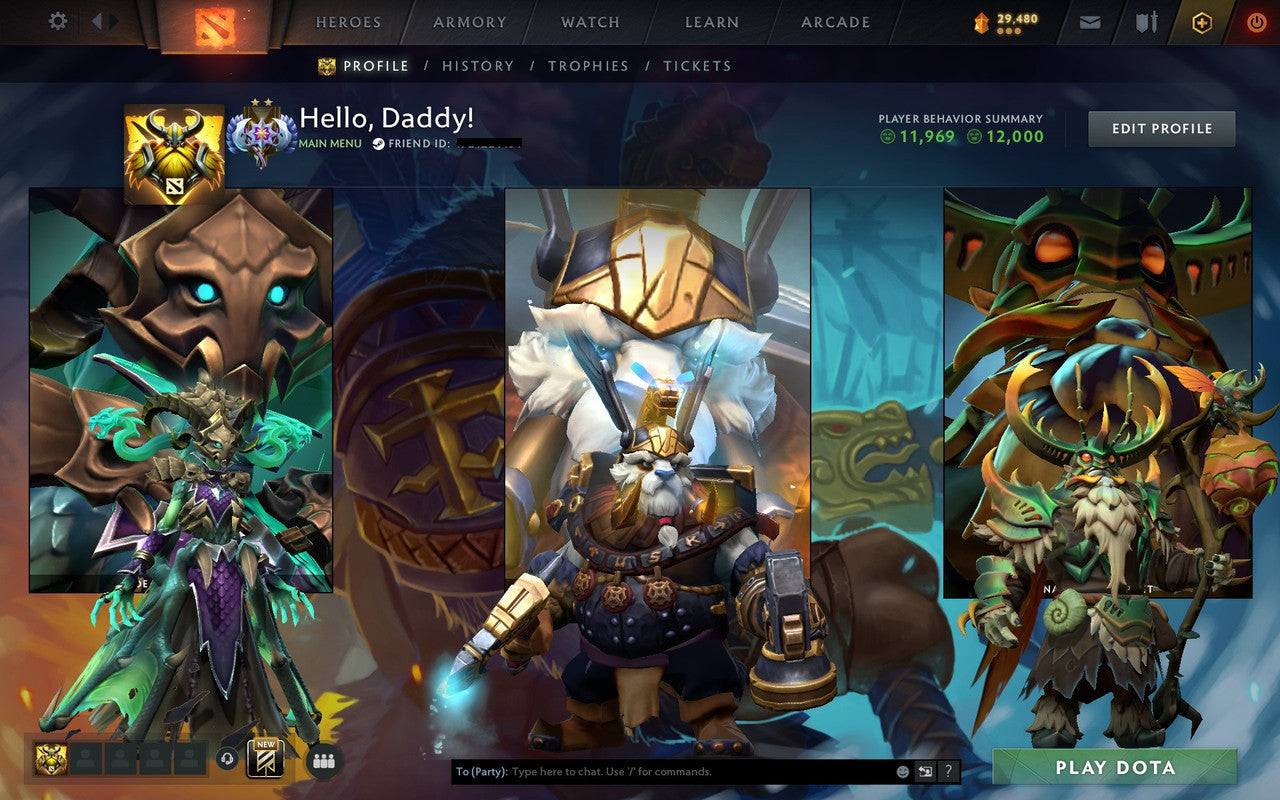Open Dota Plus with the gold hexagon icon
1280x800 pixels.
pyautogui.click(x=1204, y=21)
